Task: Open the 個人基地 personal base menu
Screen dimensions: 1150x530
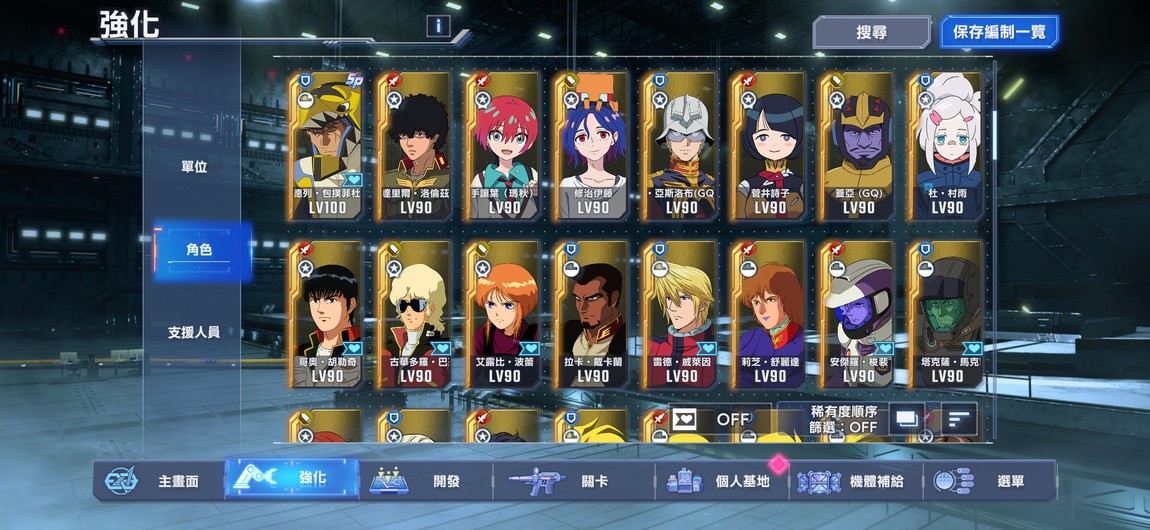Action: coord(720,481)
